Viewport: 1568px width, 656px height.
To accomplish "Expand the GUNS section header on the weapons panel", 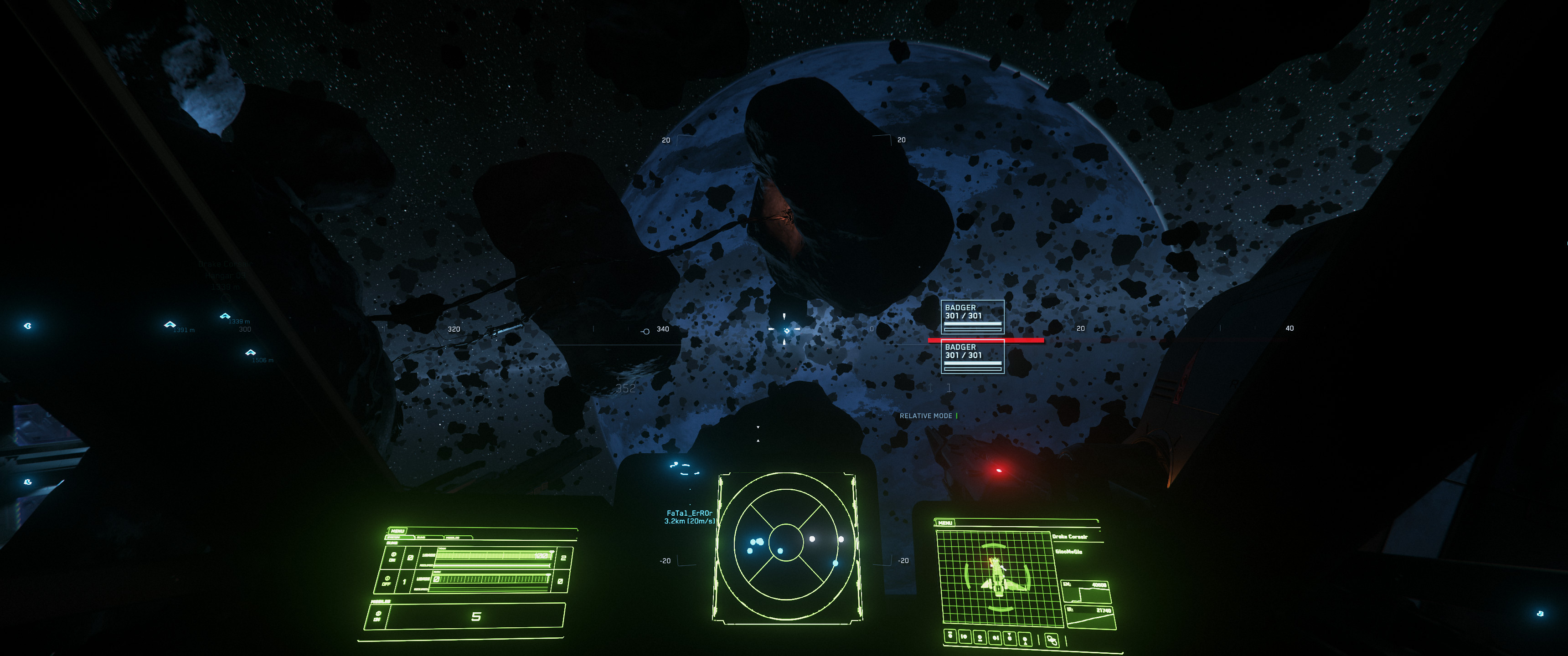I will click(x=392, y=543).
